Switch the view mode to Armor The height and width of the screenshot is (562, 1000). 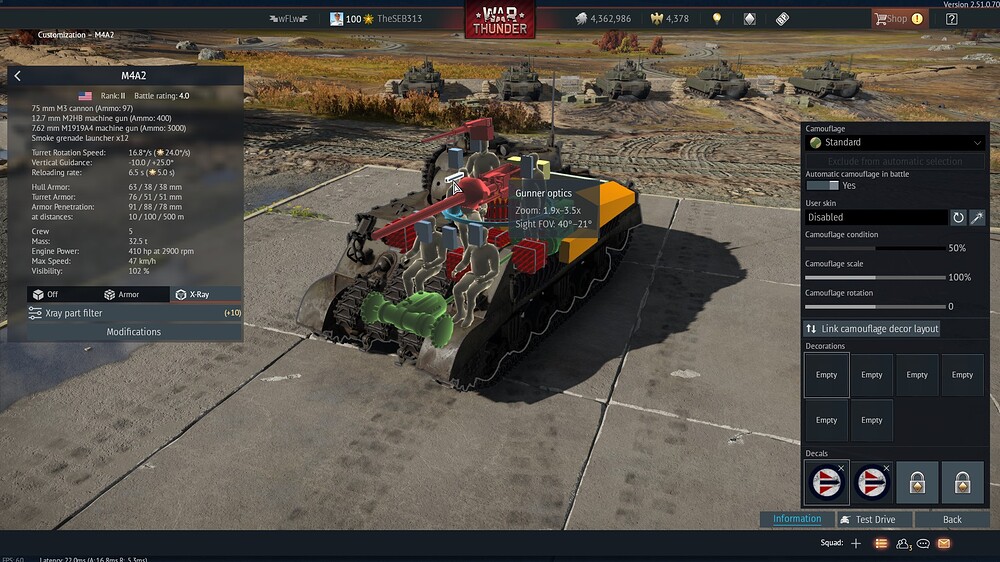tap(123, 294)
